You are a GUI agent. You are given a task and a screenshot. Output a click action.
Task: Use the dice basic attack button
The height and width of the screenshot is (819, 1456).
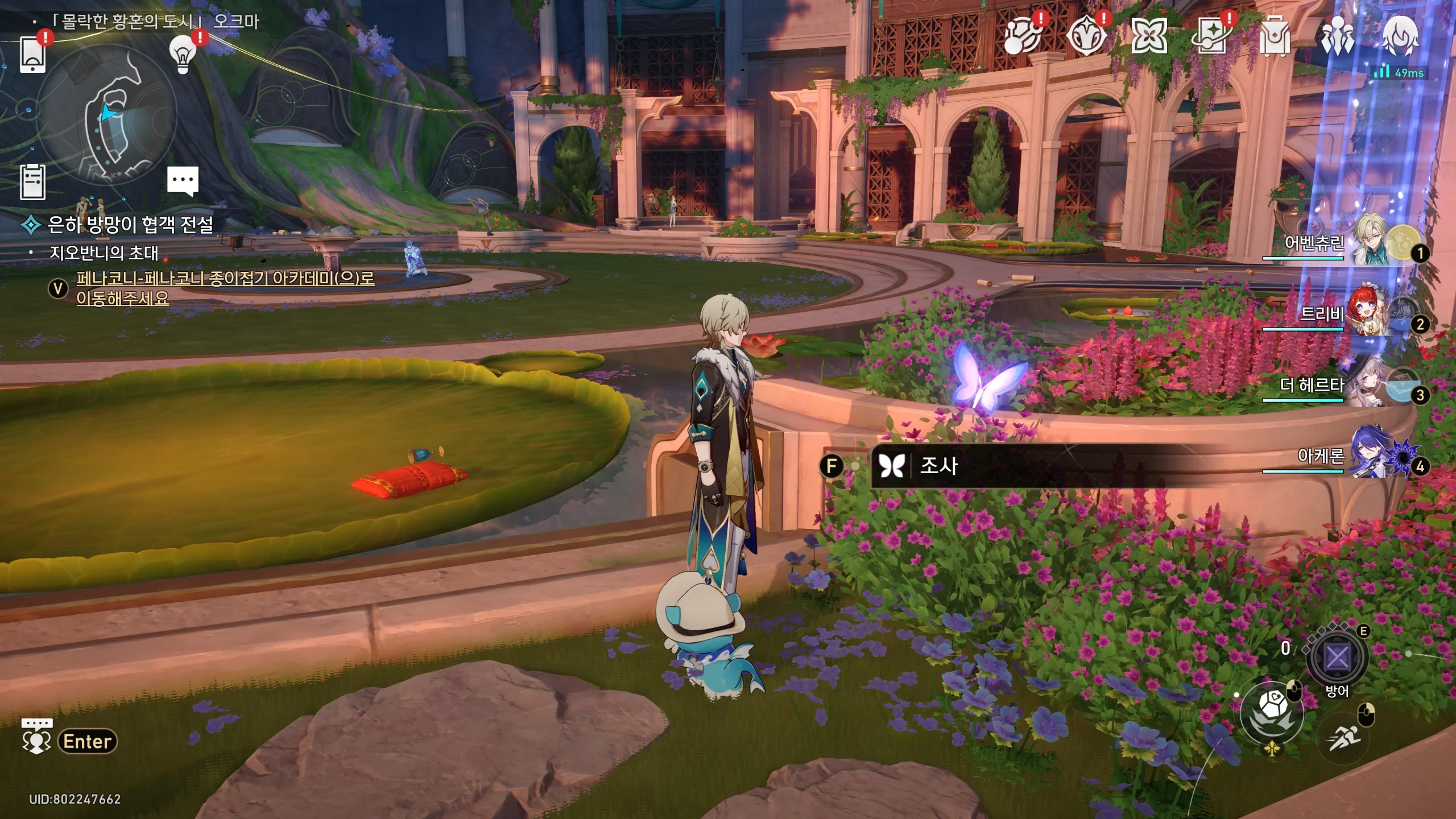click(x=1272, y=711)
